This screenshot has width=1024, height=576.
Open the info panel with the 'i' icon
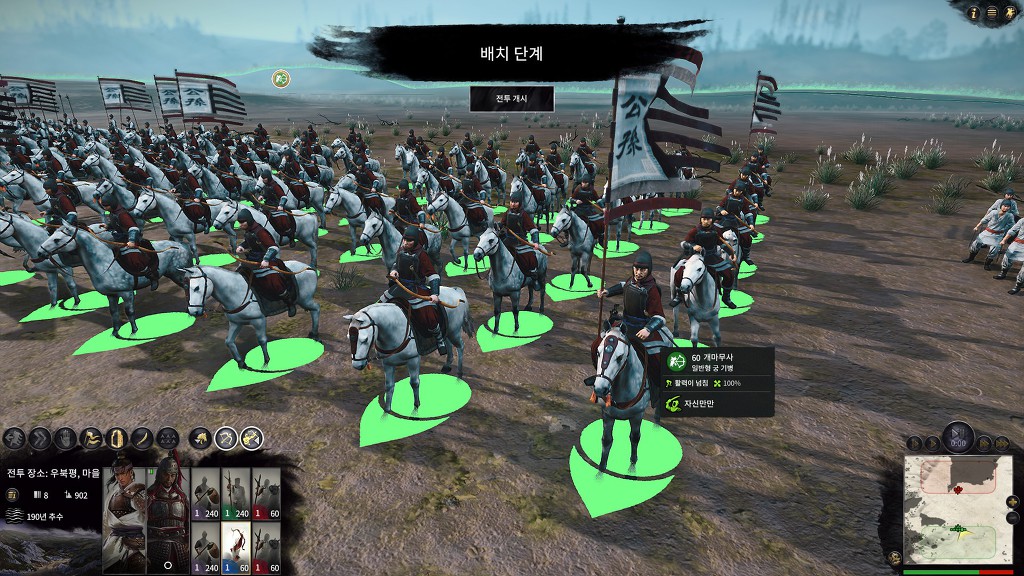[975, 13]
